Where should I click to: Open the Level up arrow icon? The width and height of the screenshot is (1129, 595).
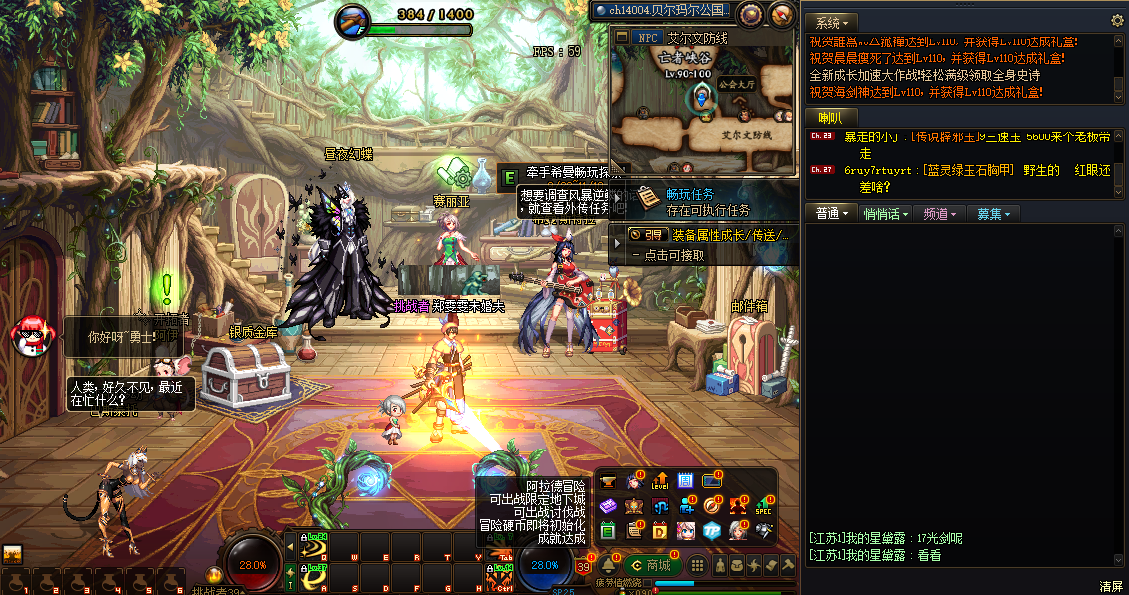pyautogui.click(x=660, y=481)
